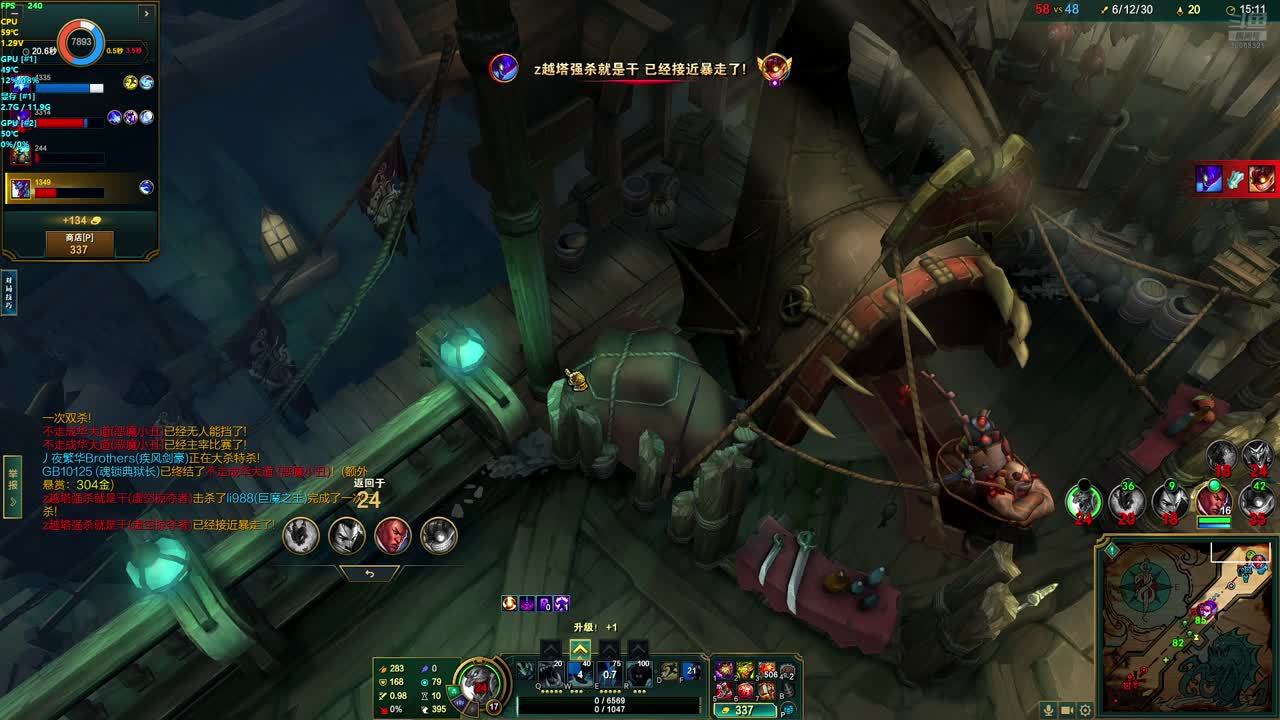
Task: Select the red-haired living ally portrait
Action: [1213, 500]
